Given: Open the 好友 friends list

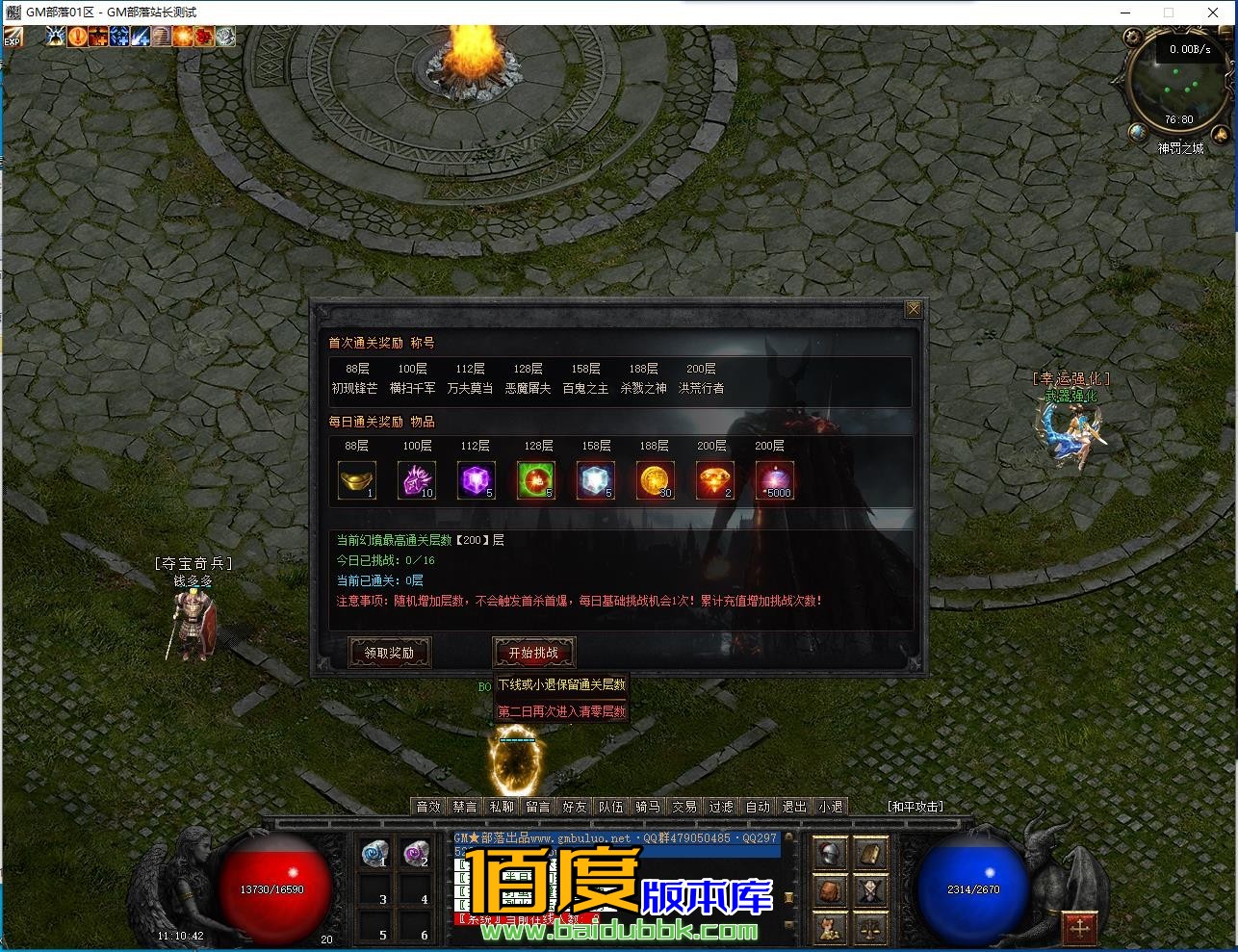Looking at the screenshot, I should tap(574, 807).
